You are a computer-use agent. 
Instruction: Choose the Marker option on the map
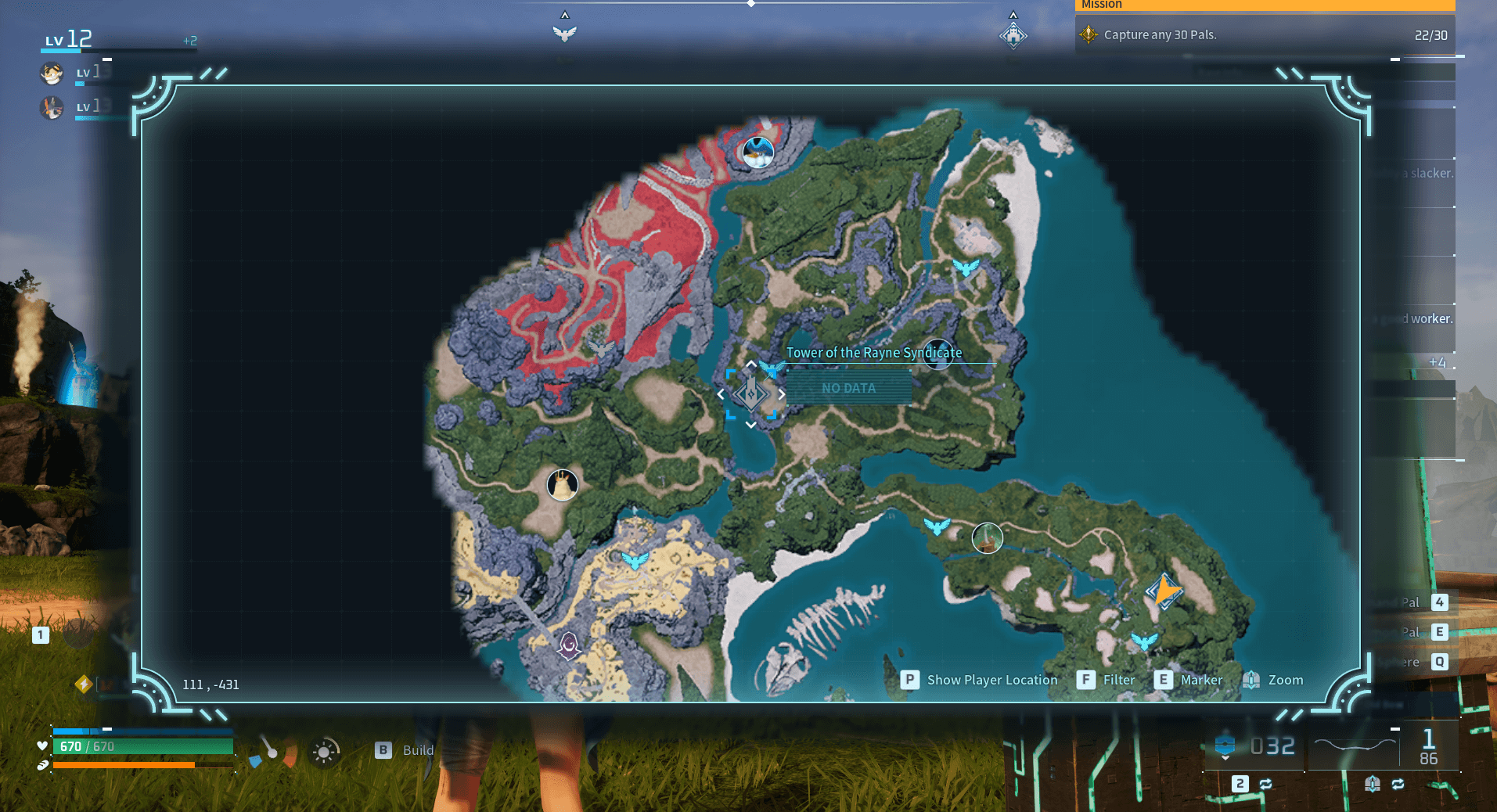pos(1201,680)
